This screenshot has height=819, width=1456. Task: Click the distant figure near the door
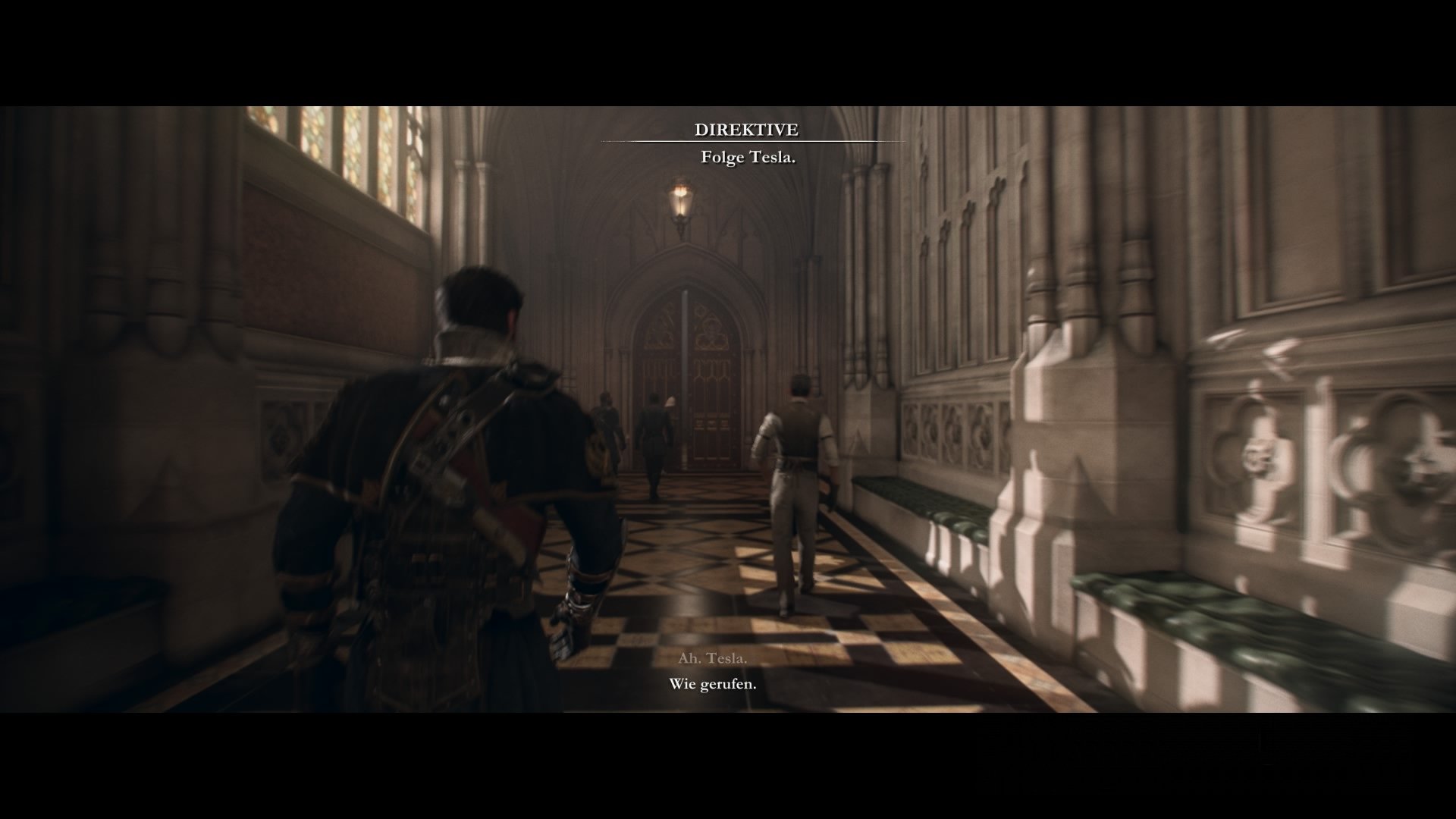652,440
